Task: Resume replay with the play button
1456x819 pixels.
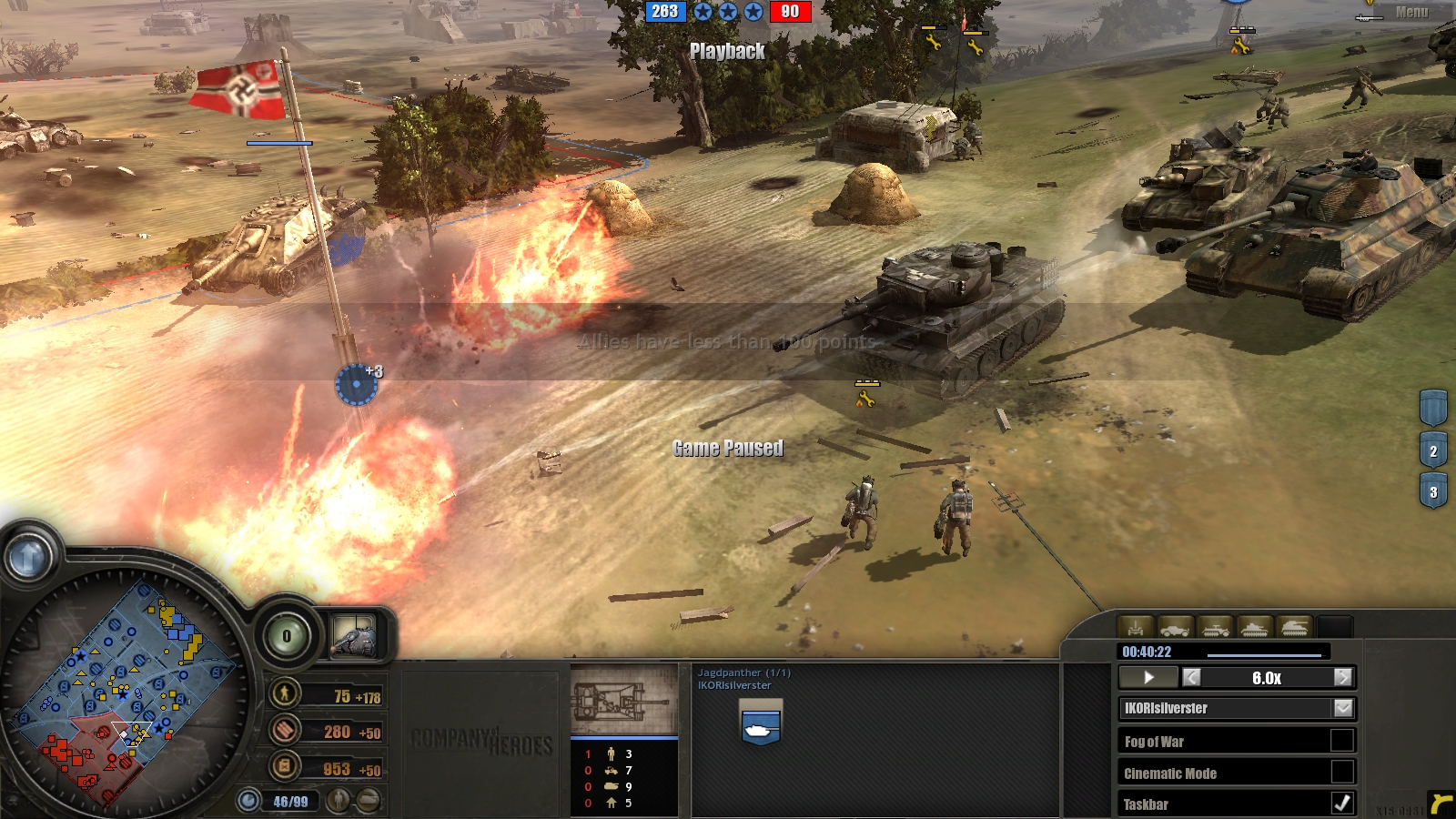Action: pyautogui.click(x=1148, y=678)
